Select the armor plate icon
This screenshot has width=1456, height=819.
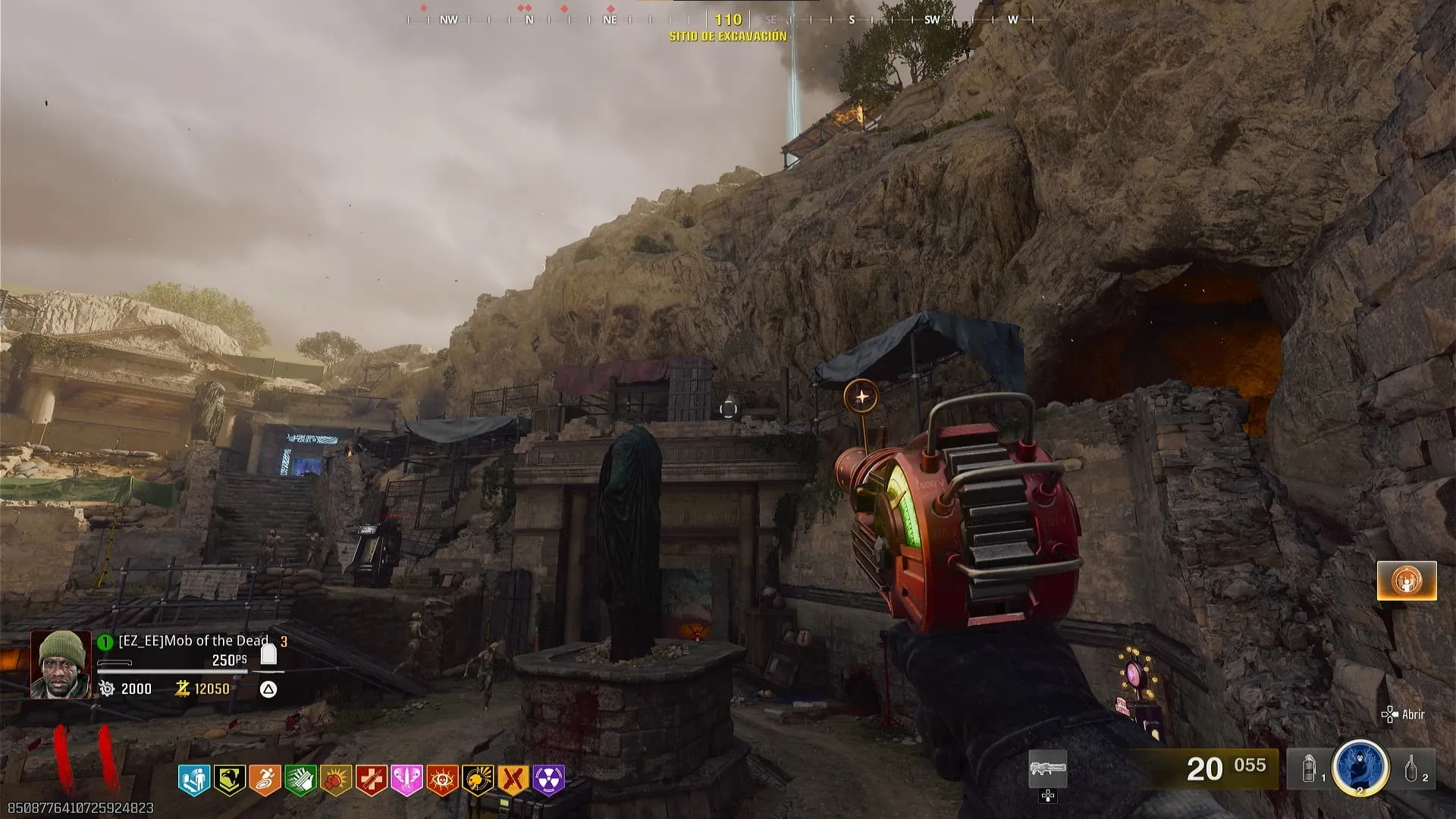click(268, 654)
